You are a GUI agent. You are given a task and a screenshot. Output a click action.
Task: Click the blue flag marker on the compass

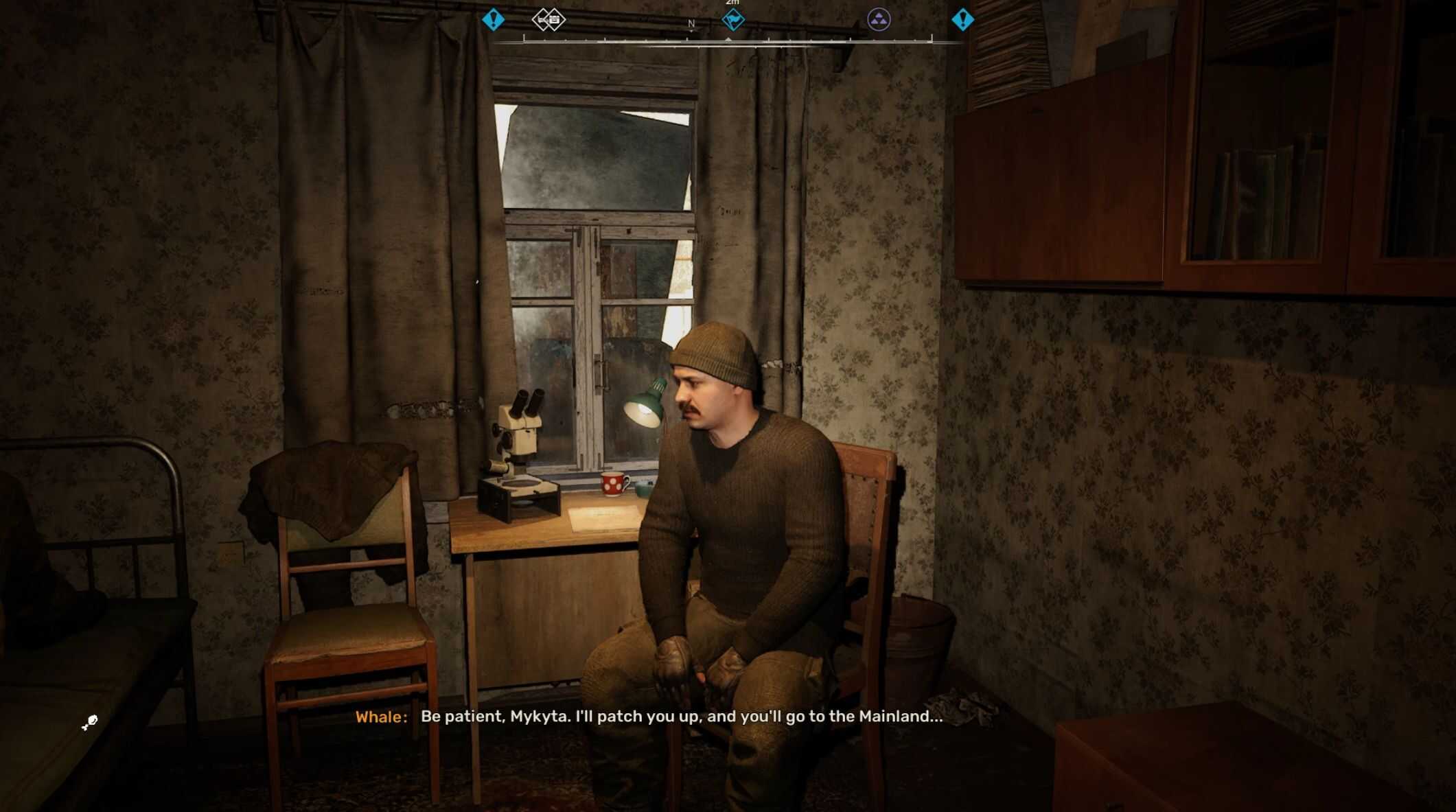[733, 20]
